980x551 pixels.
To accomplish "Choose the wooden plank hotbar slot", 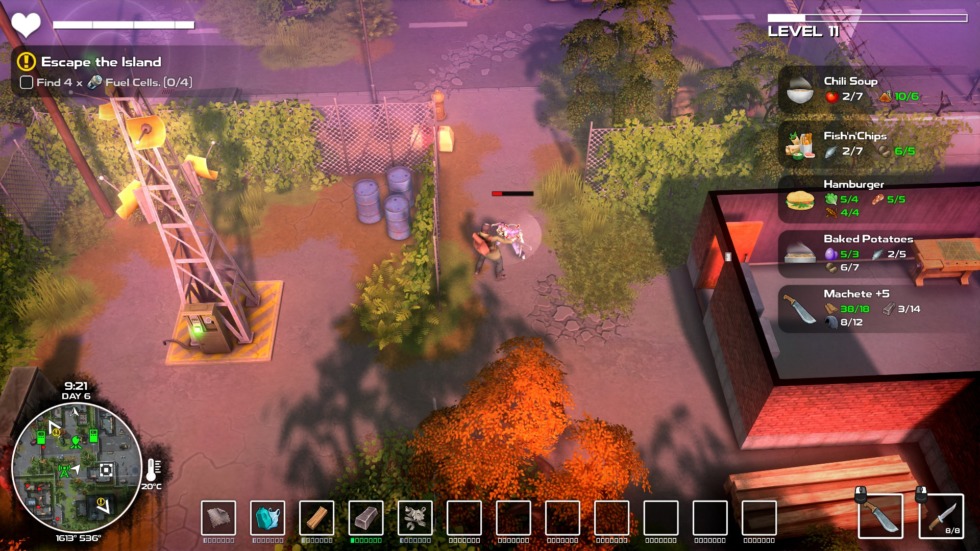I will coord(317,518).
